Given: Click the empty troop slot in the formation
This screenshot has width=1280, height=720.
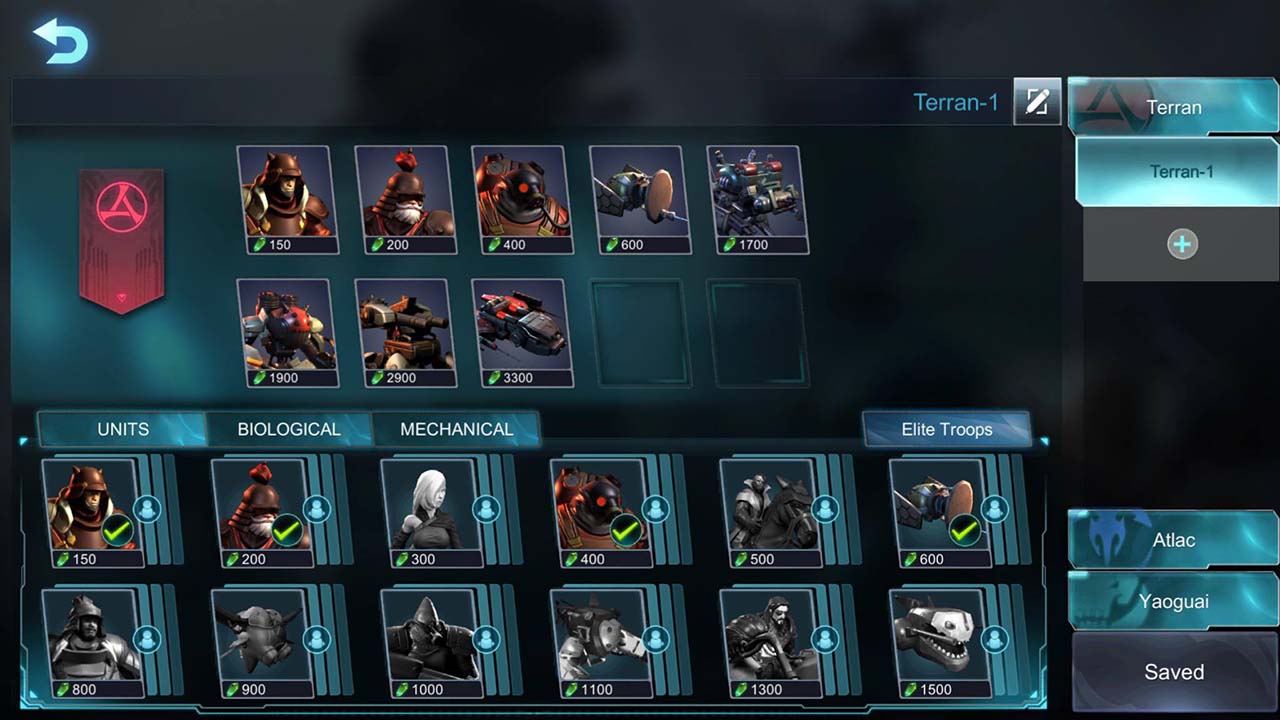Looking at the screenshot, I should click(x=641, y=333).
